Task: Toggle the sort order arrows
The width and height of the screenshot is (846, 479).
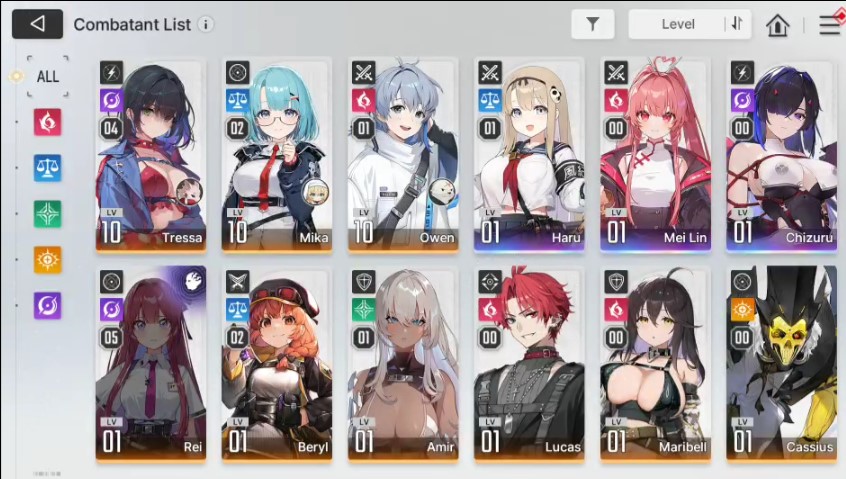Action: (738, 24)
